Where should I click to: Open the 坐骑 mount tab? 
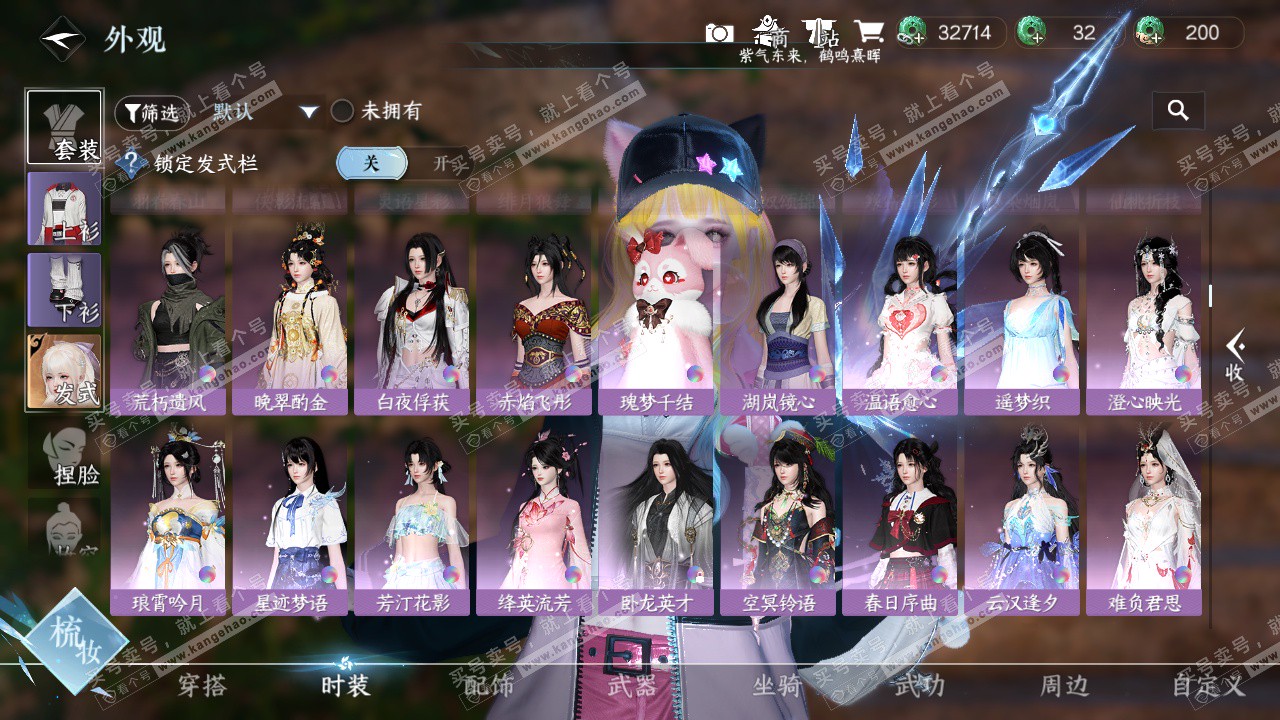(777, 685)
